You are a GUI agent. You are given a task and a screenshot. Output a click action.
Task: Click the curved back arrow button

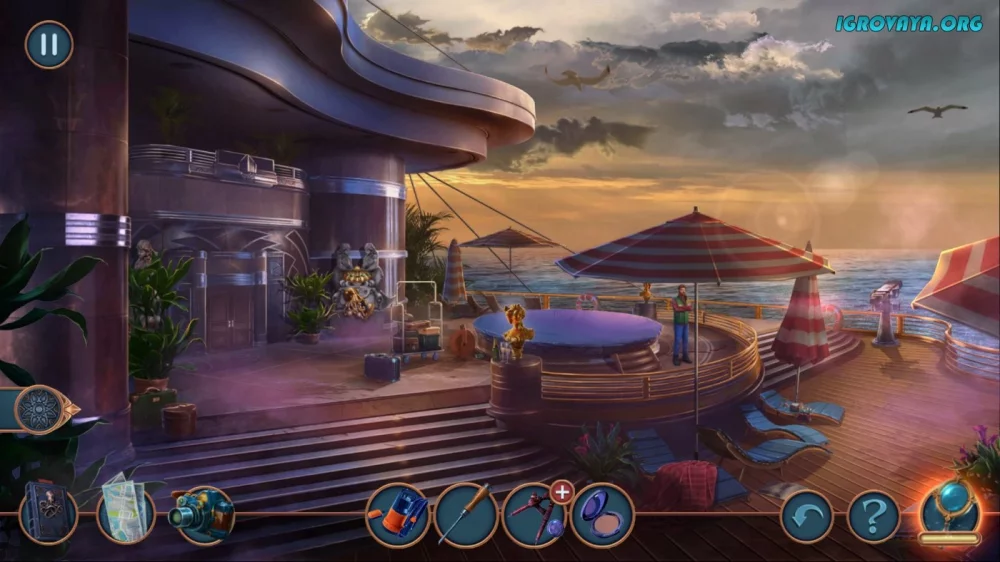point(806,516)
